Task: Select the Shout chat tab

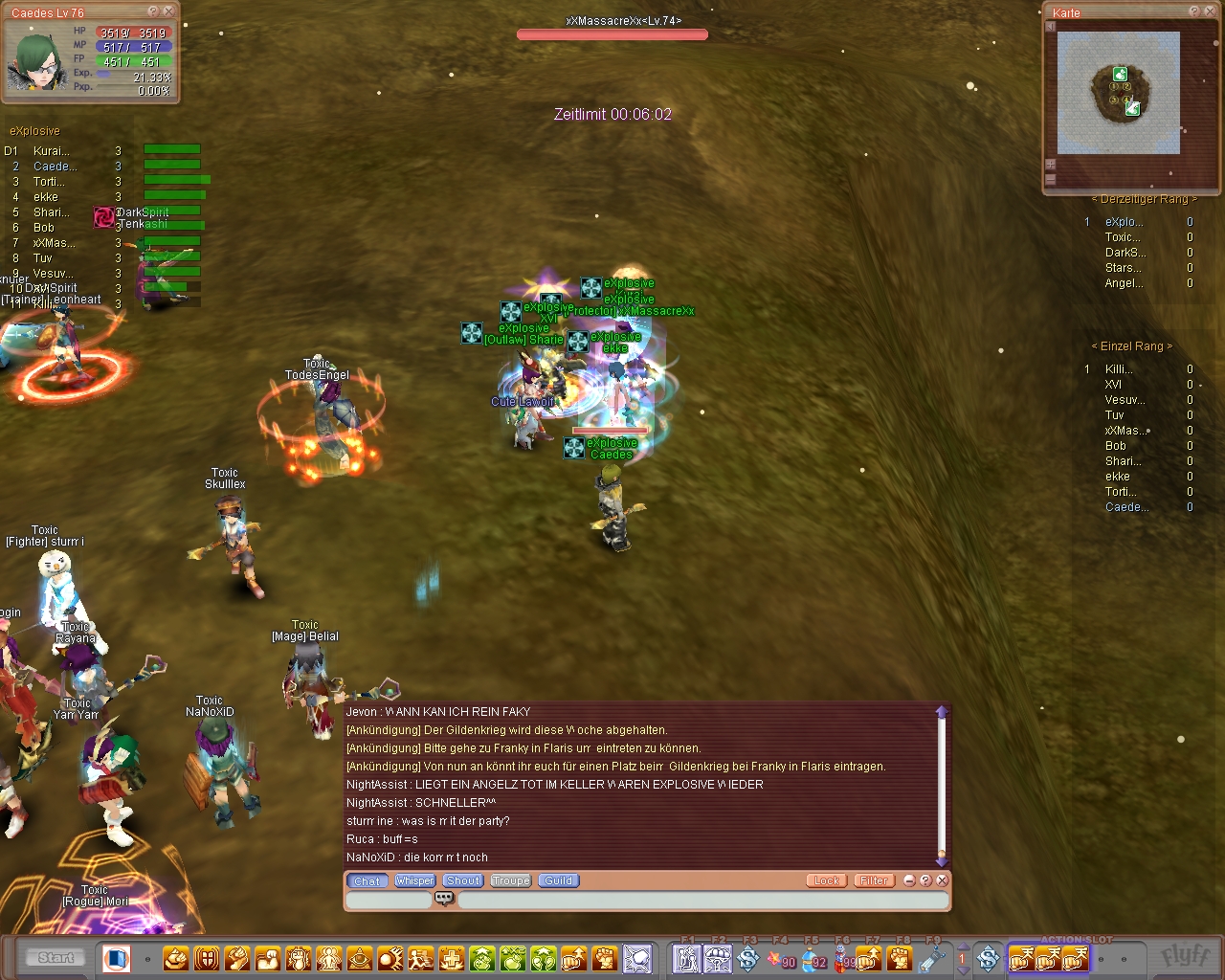Action: point(463,880)
